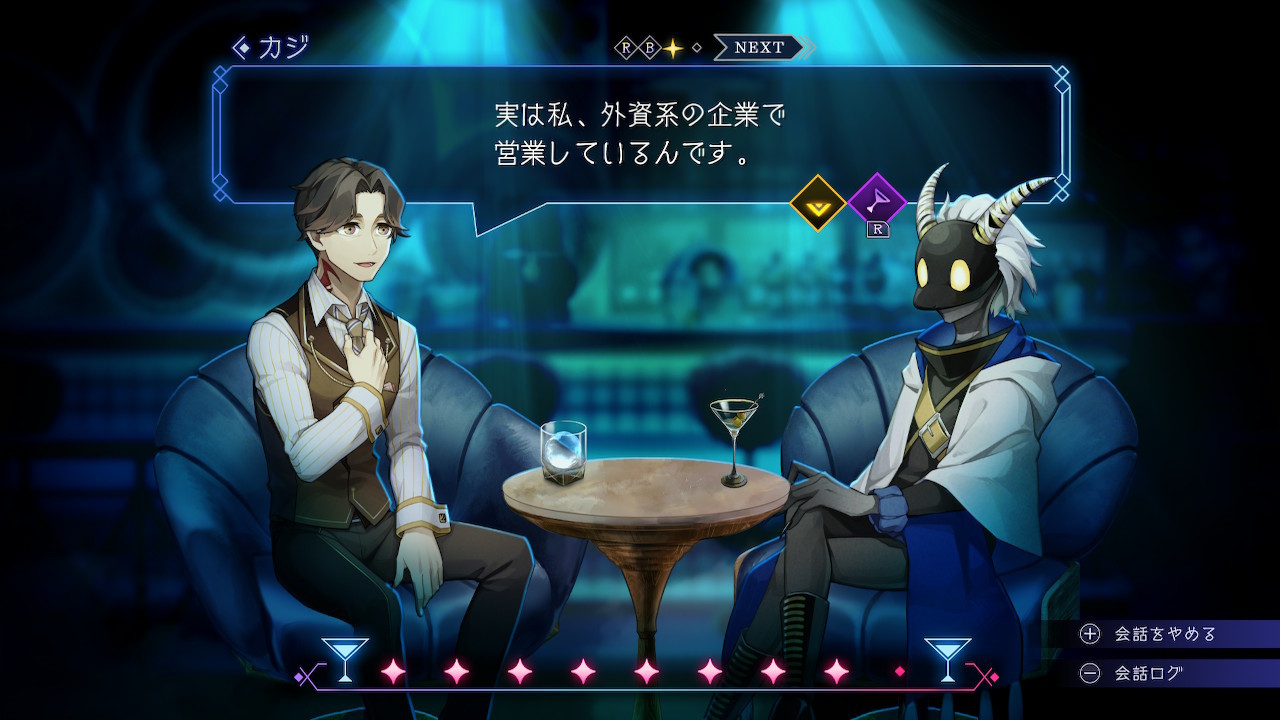
Task: Select the purple cocktail glass diamond icon
Action: point(876,203)
